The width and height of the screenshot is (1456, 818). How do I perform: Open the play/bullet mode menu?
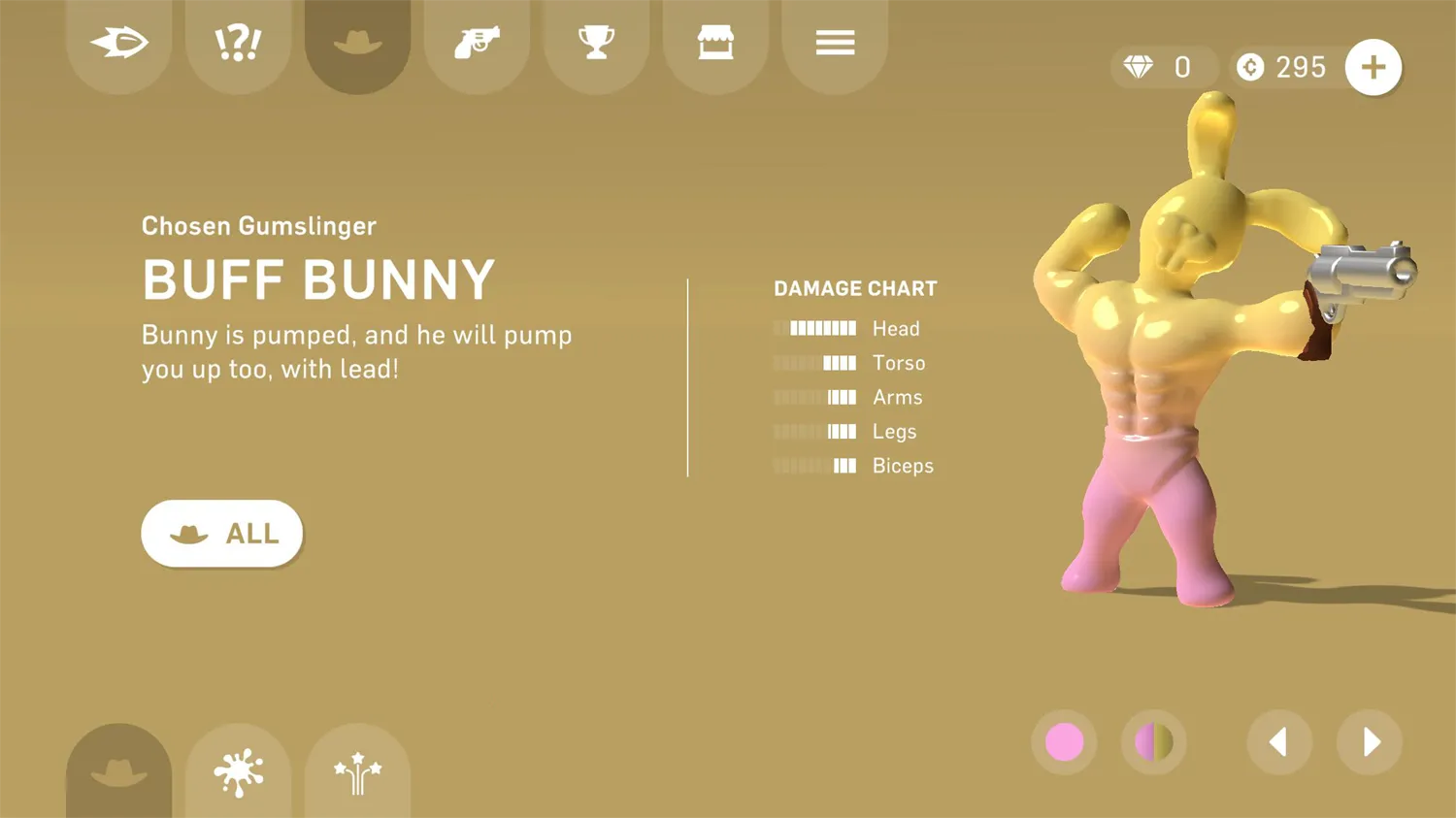118,43
